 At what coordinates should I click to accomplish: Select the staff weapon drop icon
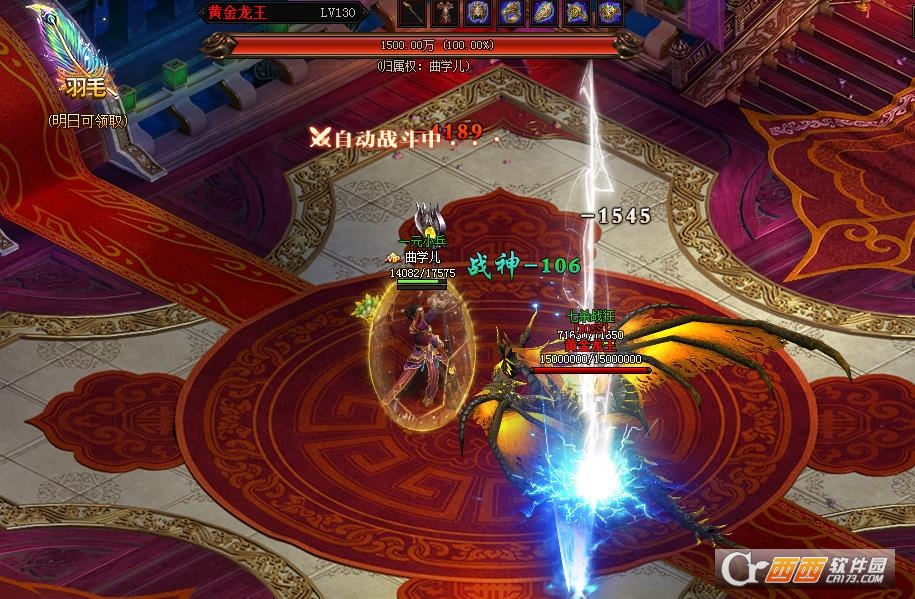[413, 13]
